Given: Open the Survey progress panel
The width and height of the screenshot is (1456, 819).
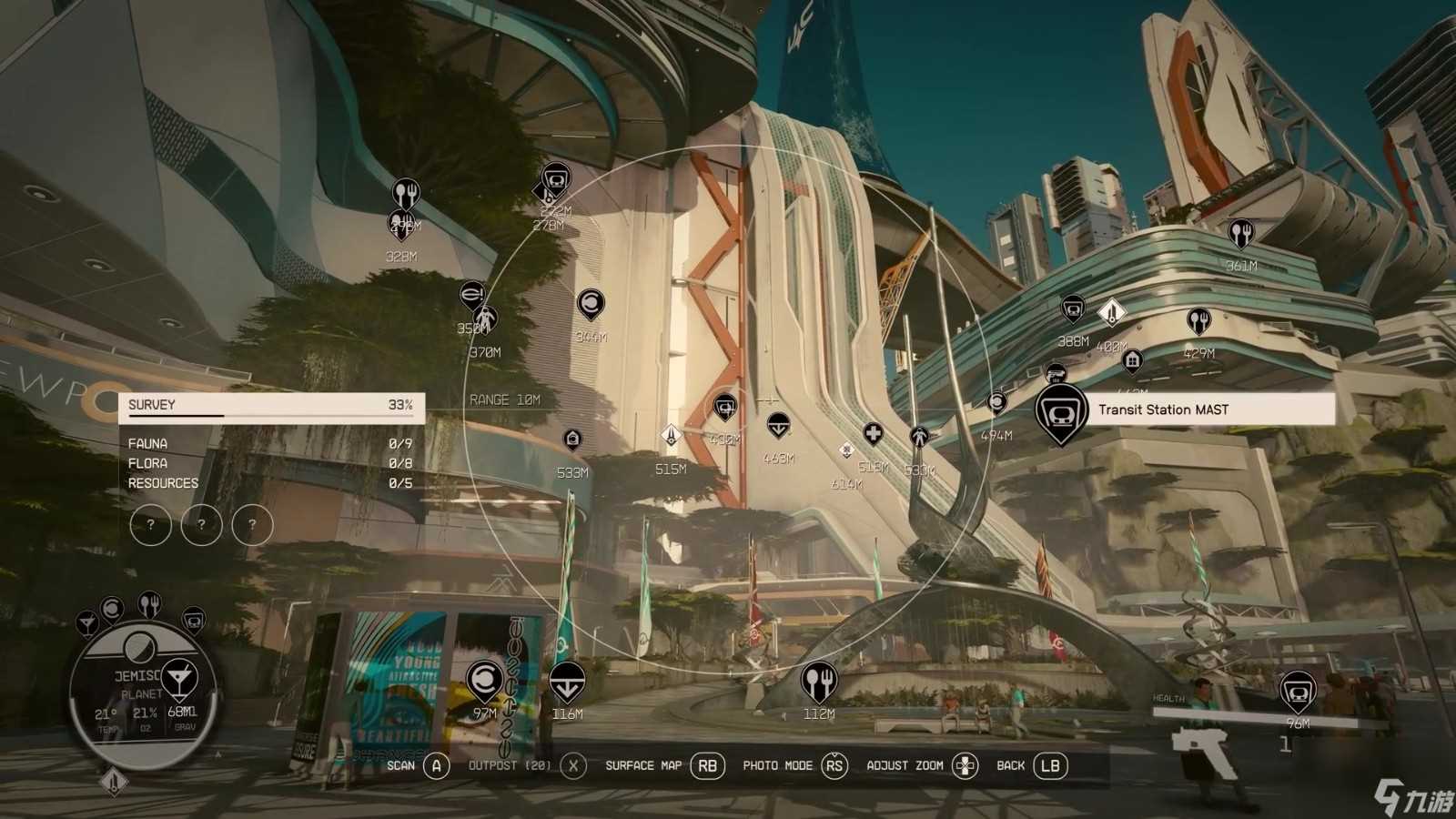Looking at the screenshot, I should [270, 406].
